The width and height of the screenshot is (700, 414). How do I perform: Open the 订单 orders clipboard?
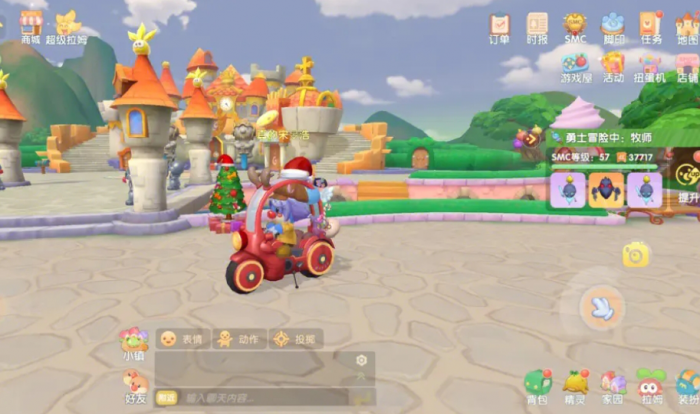tap(499, 27)
